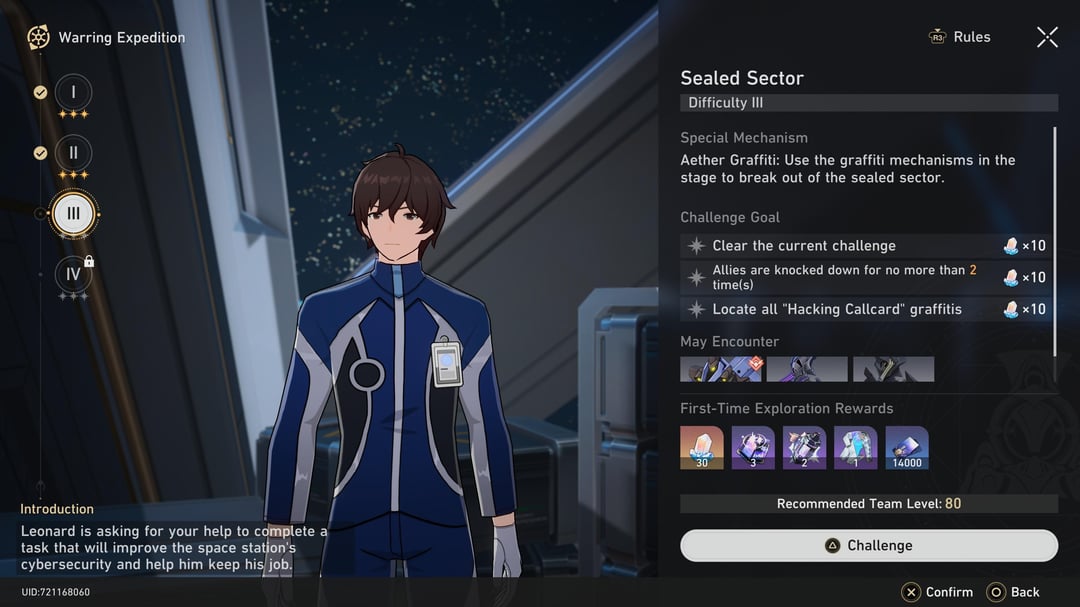1080x607 pixels.
Task: Inspect the 14000 credits reward
Action: (x=907, y=447)
